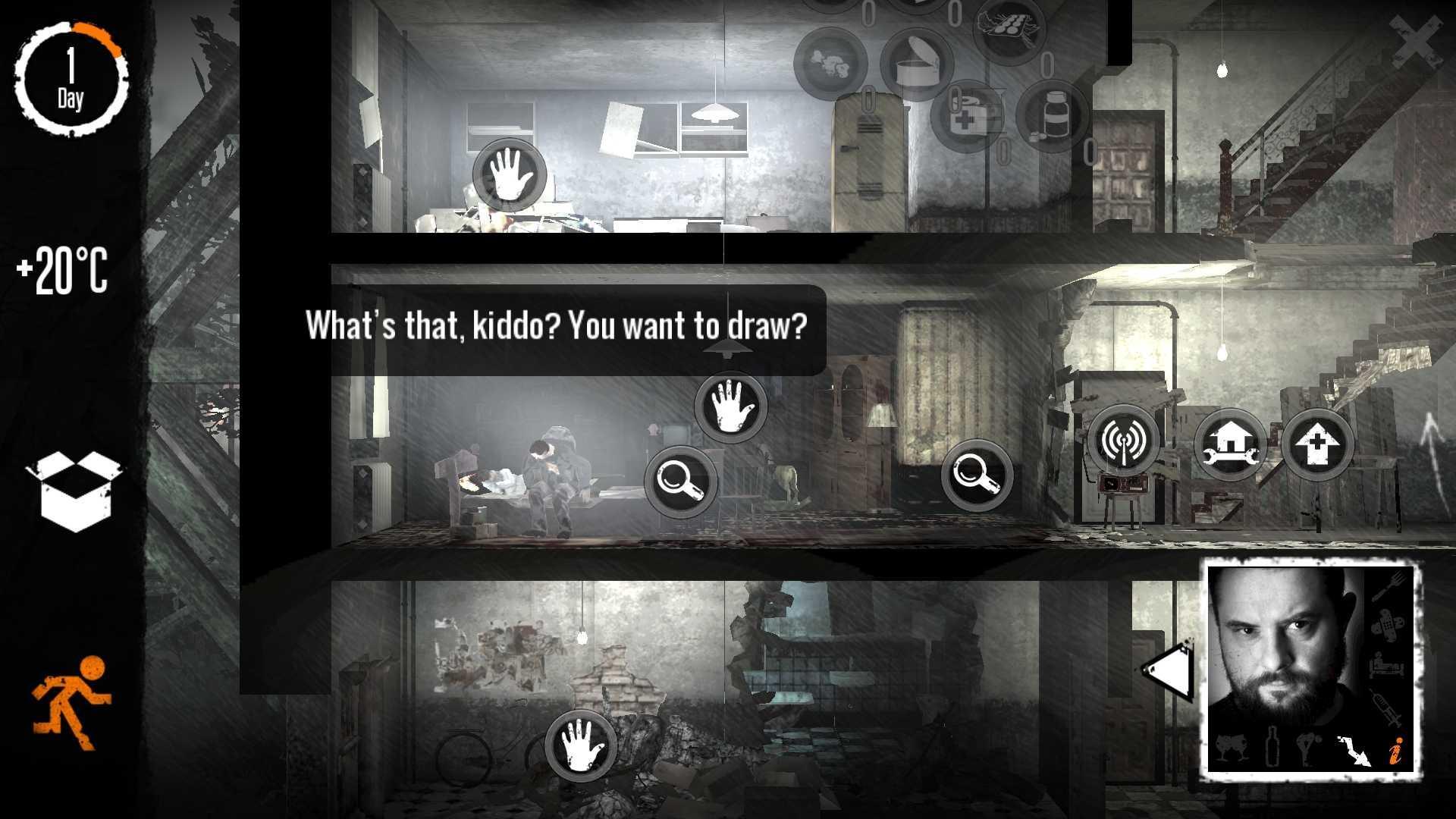Click the hand icon near the curtain
1456x819 pixels.
click(x=730, y=407)
